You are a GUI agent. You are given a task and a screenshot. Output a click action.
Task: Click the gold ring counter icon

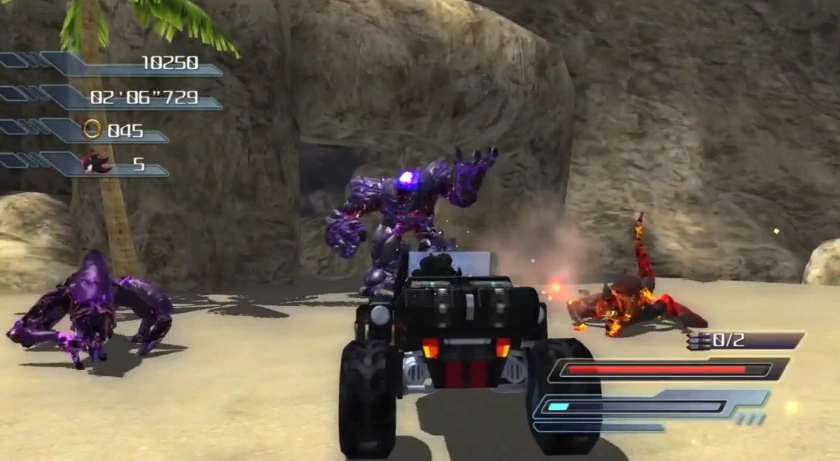[x=92, y=129]
